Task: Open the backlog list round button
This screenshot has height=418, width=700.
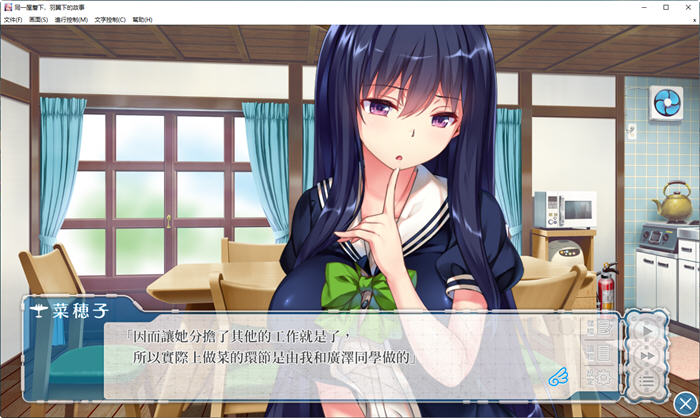Action: (646, 379)
